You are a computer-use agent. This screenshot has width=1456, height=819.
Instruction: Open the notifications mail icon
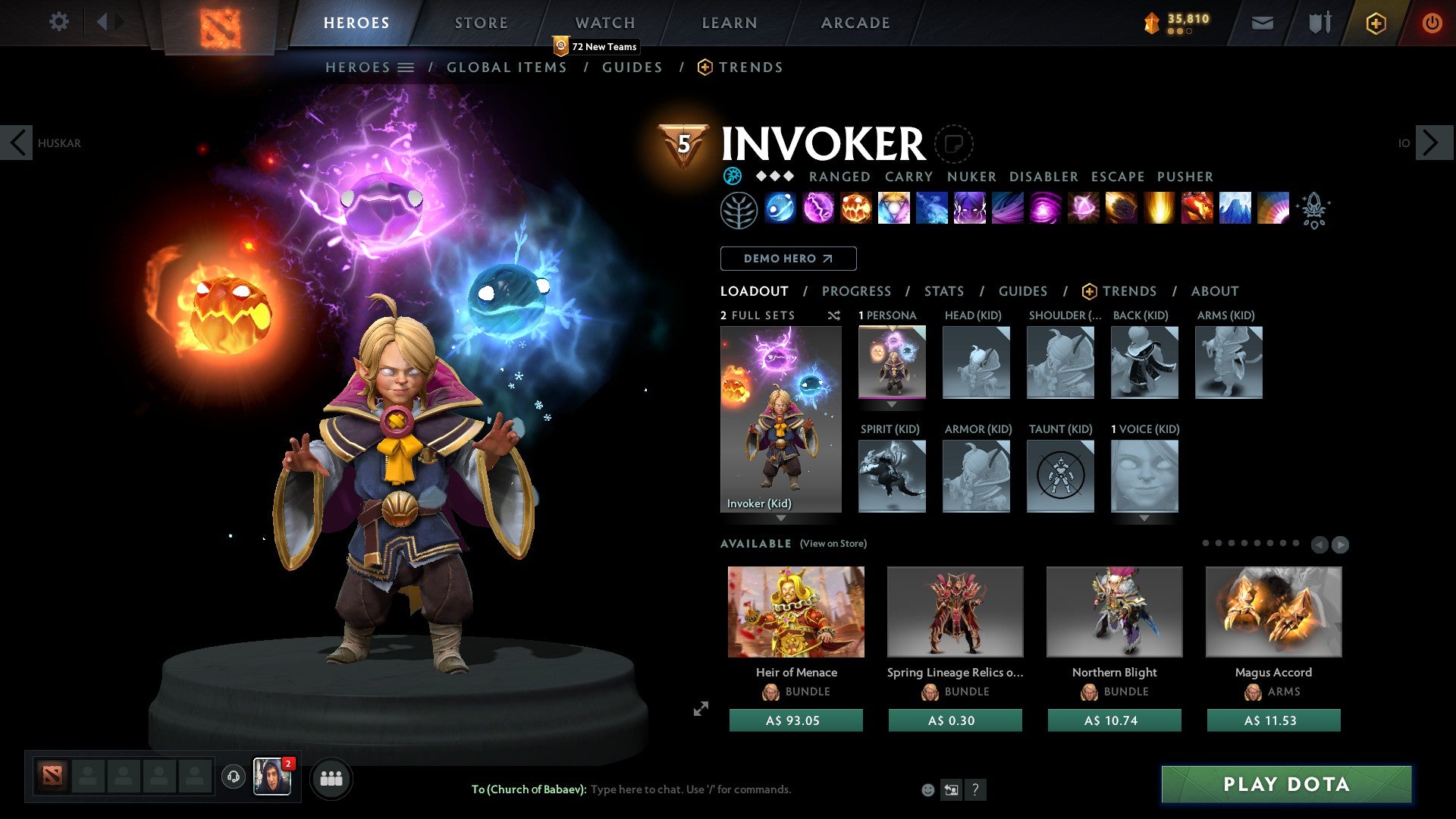tap(1262, 23)
